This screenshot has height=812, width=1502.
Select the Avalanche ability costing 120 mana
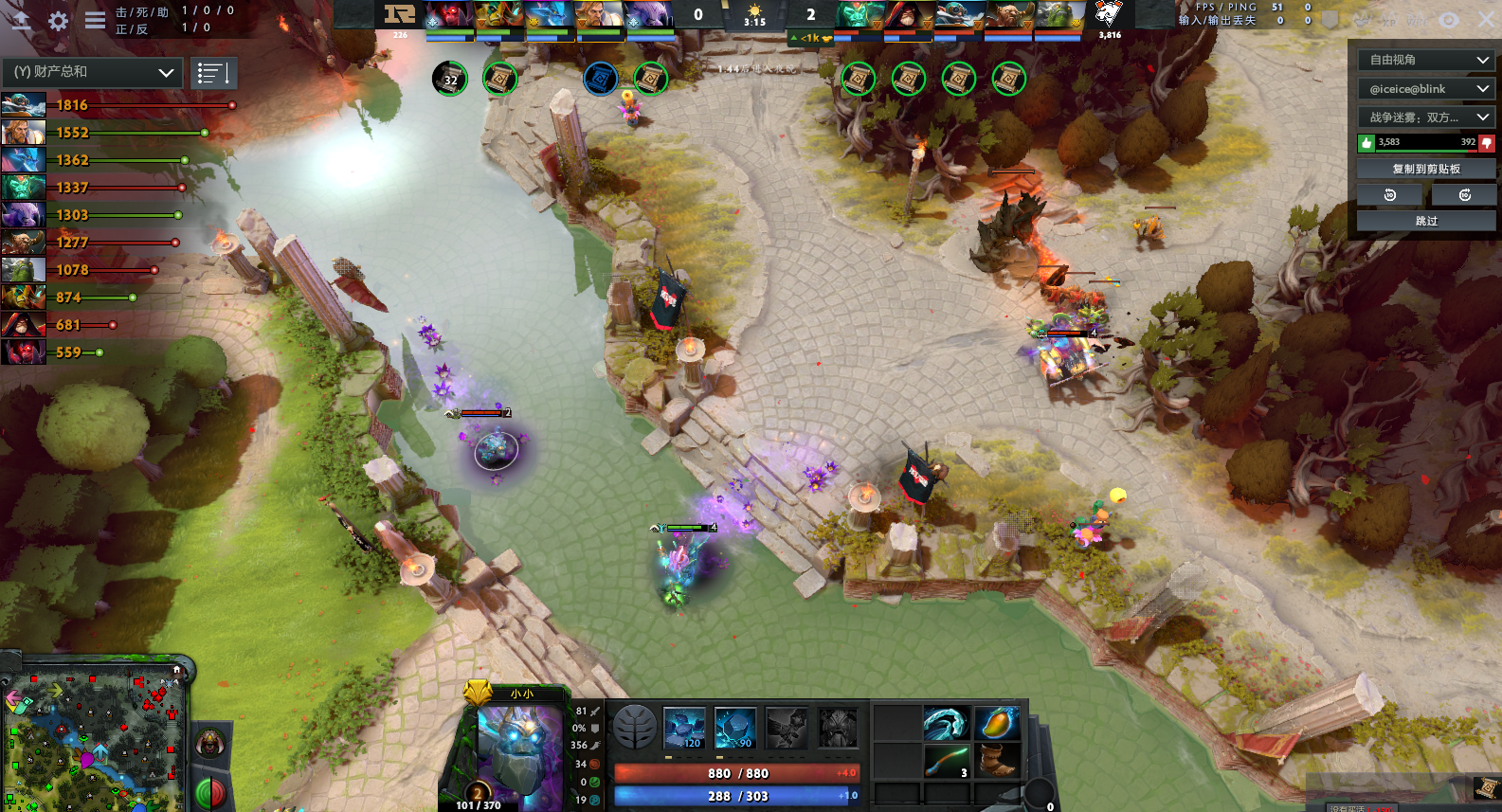tap(684, 728)
